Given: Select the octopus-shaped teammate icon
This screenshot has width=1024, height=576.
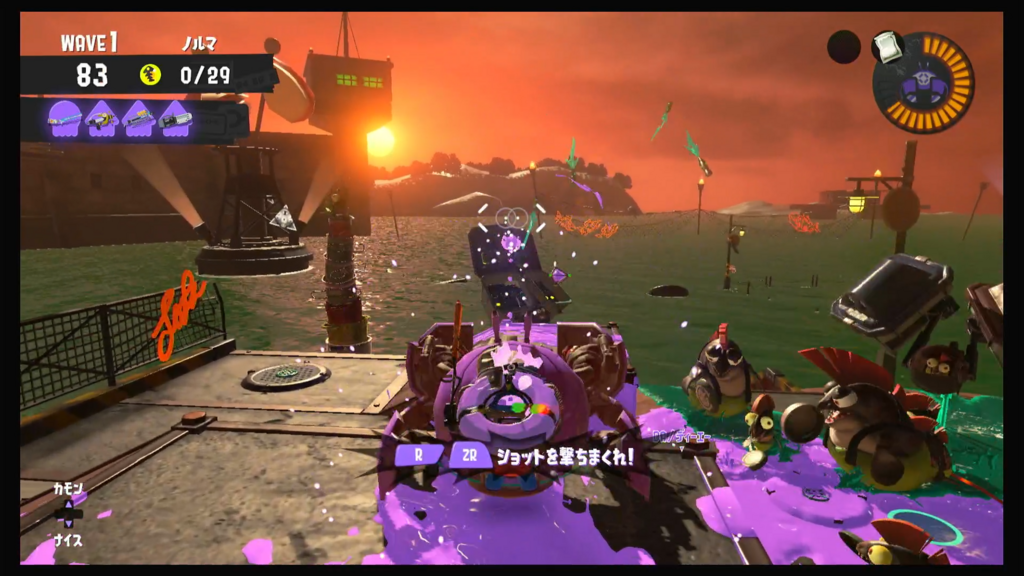Looking at the screenshot, I should tap(65, 118).
